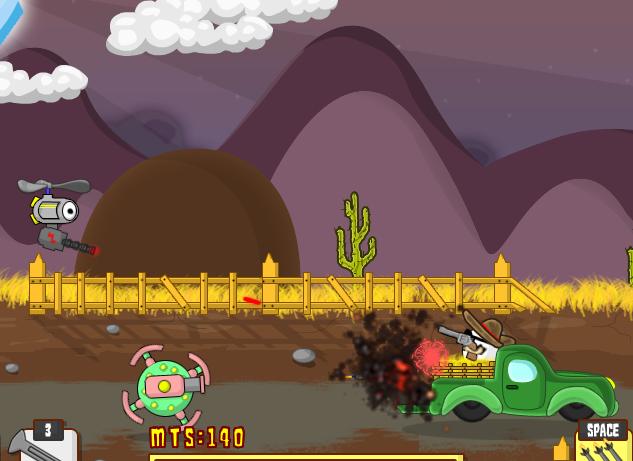Activate the triple rocket special weapon
Screen dimensions: 633x461
tap(603, 449)
